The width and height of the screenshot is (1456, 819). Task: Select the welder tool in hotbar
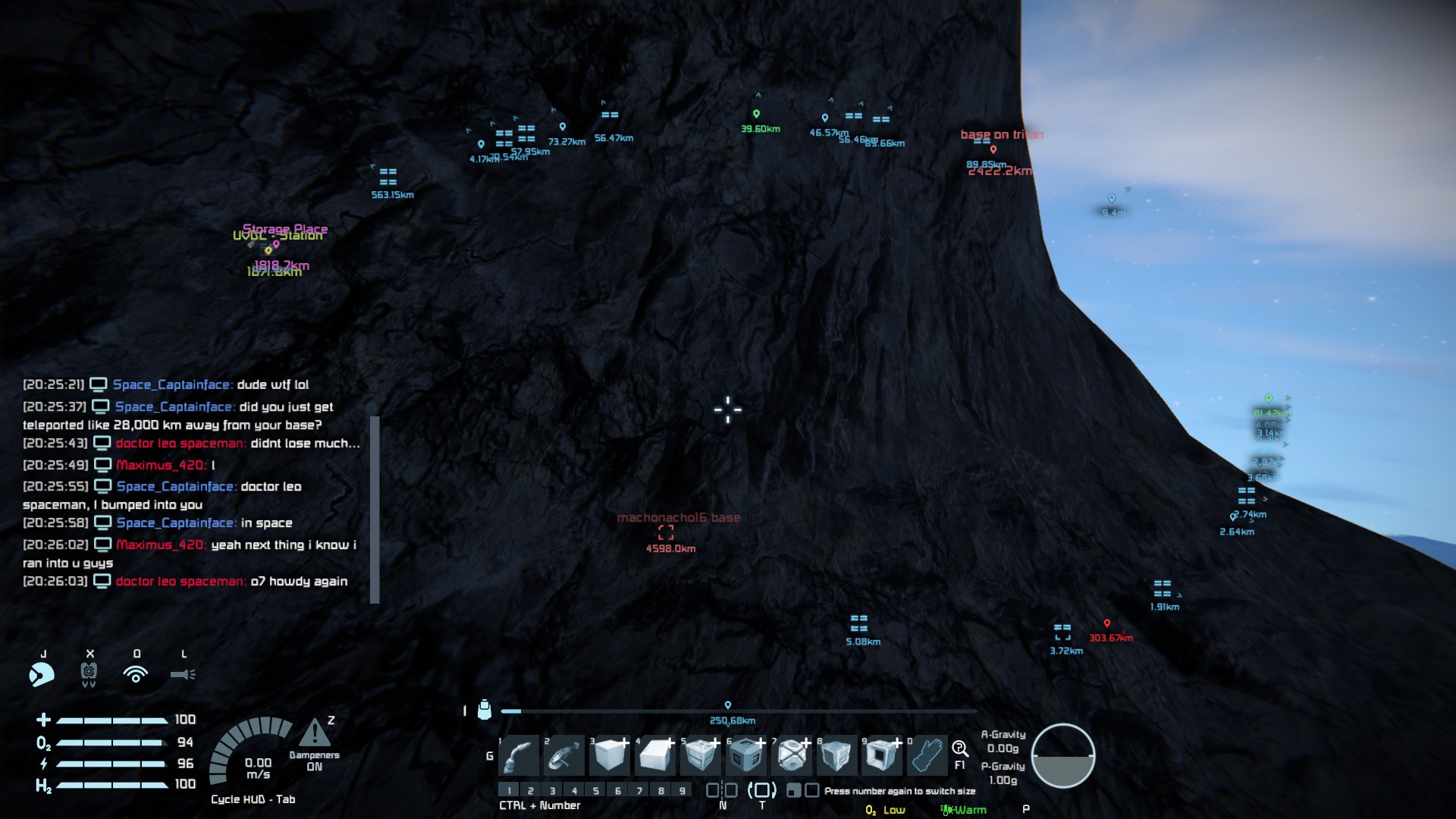(x=519, y=755)
